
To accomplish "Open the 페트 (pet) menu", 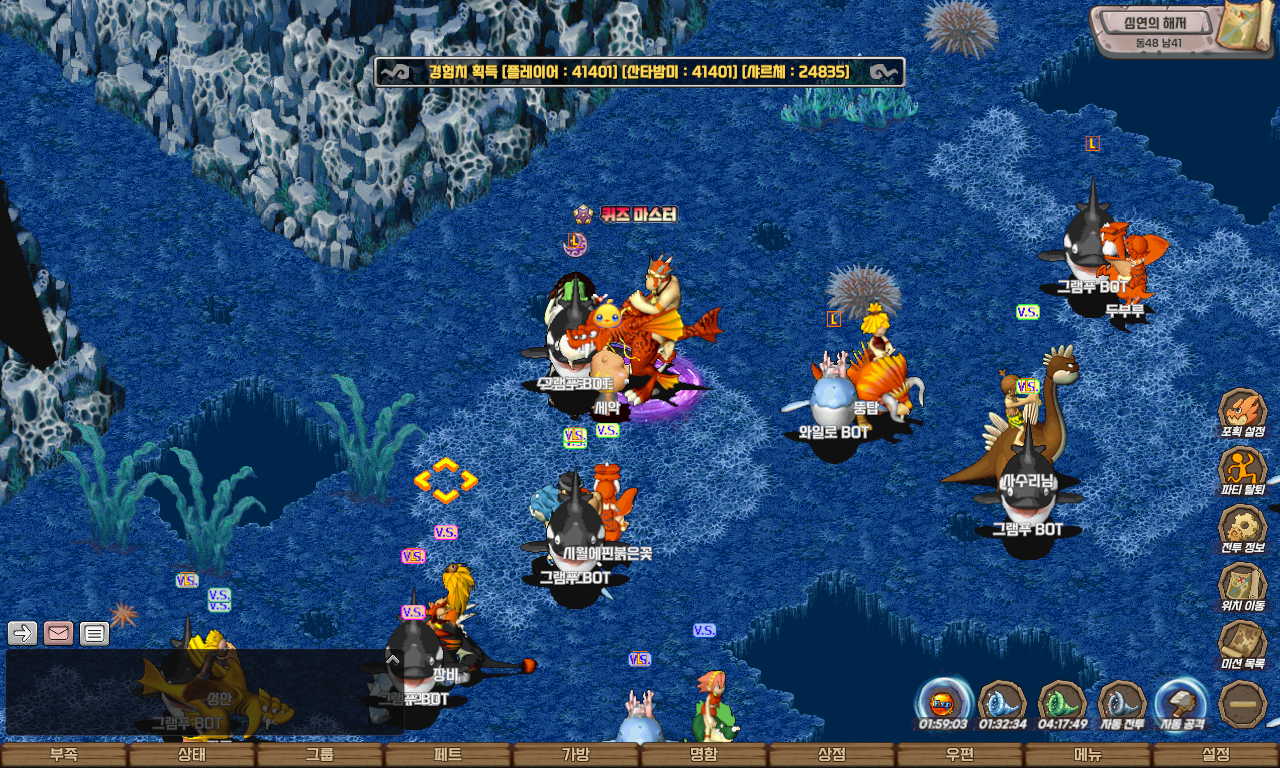I will coord(448,755).
